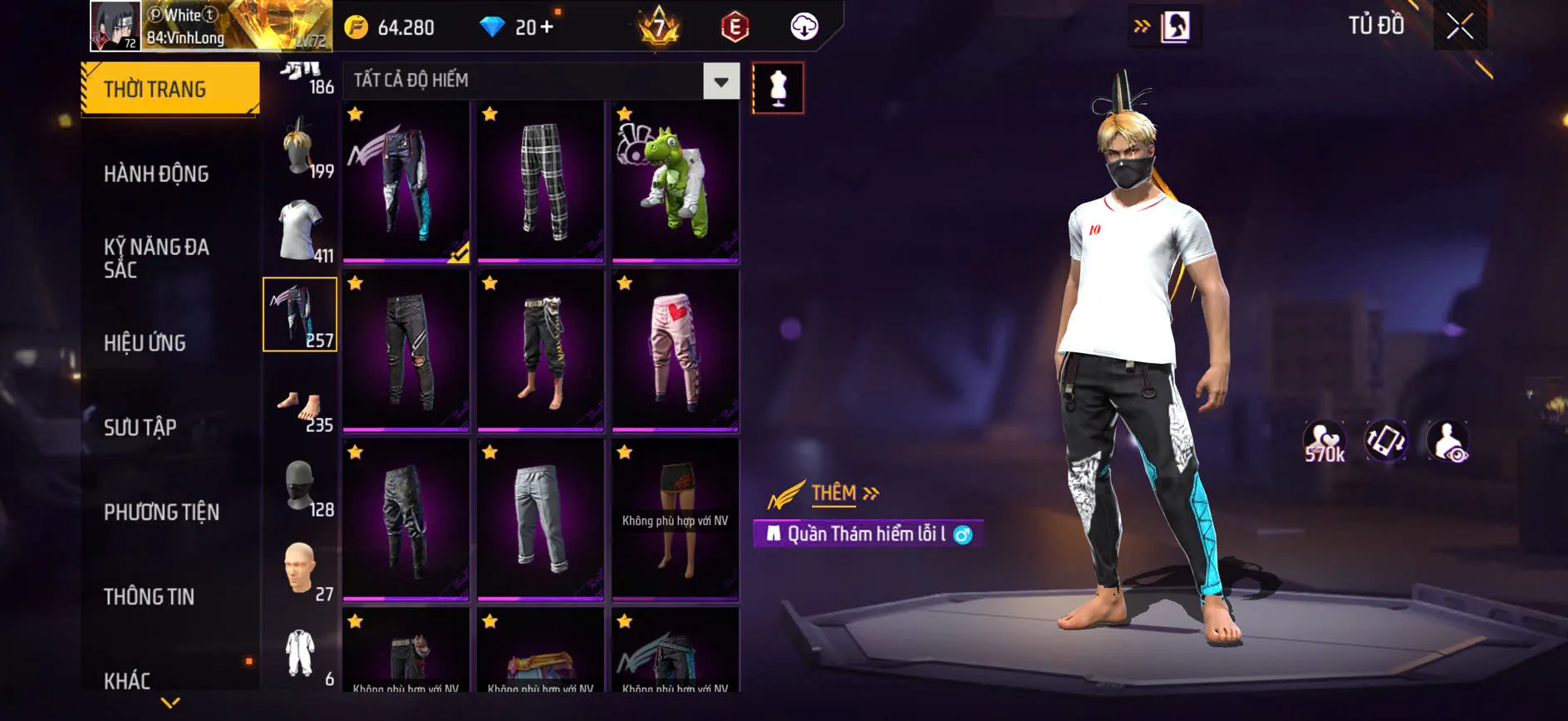Select the plaid pants item
Viewport: 1568px width, 721px height.
coord(541,182)
